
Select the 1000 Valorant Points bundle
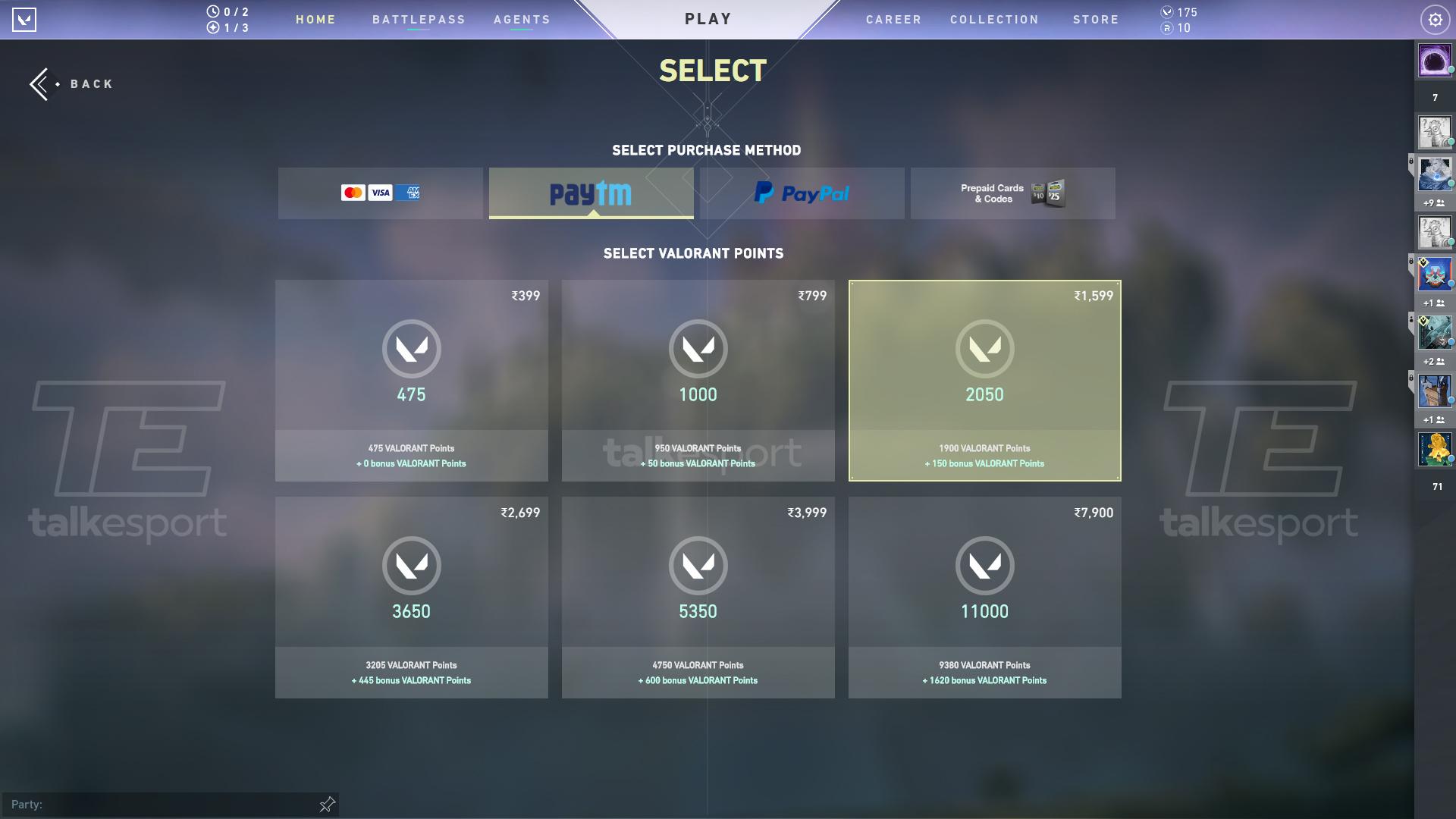coord(698,380)
